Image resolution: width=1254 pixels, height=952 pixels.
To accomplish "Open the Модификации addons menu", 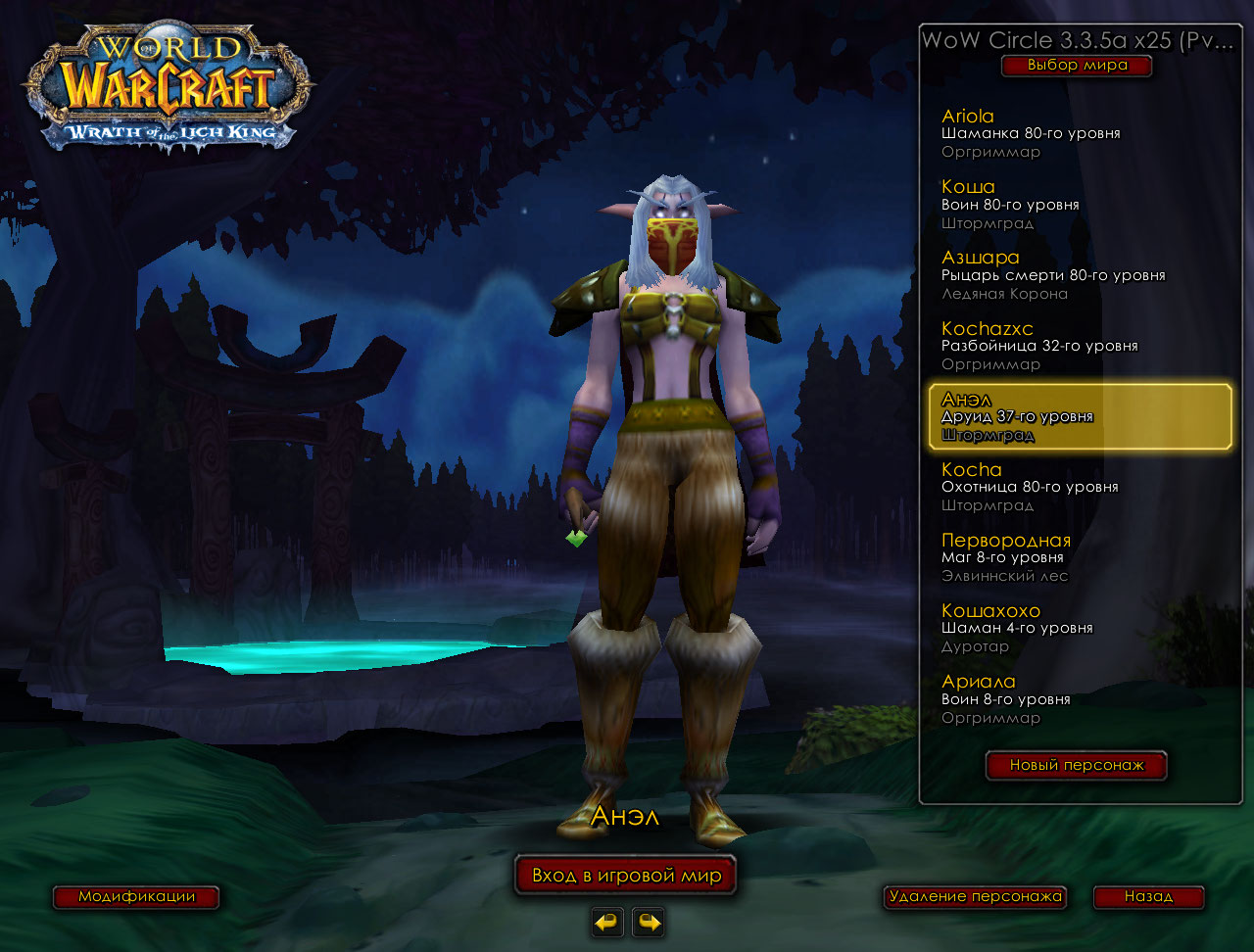I will pyautogui.click(x=136, y=896).
